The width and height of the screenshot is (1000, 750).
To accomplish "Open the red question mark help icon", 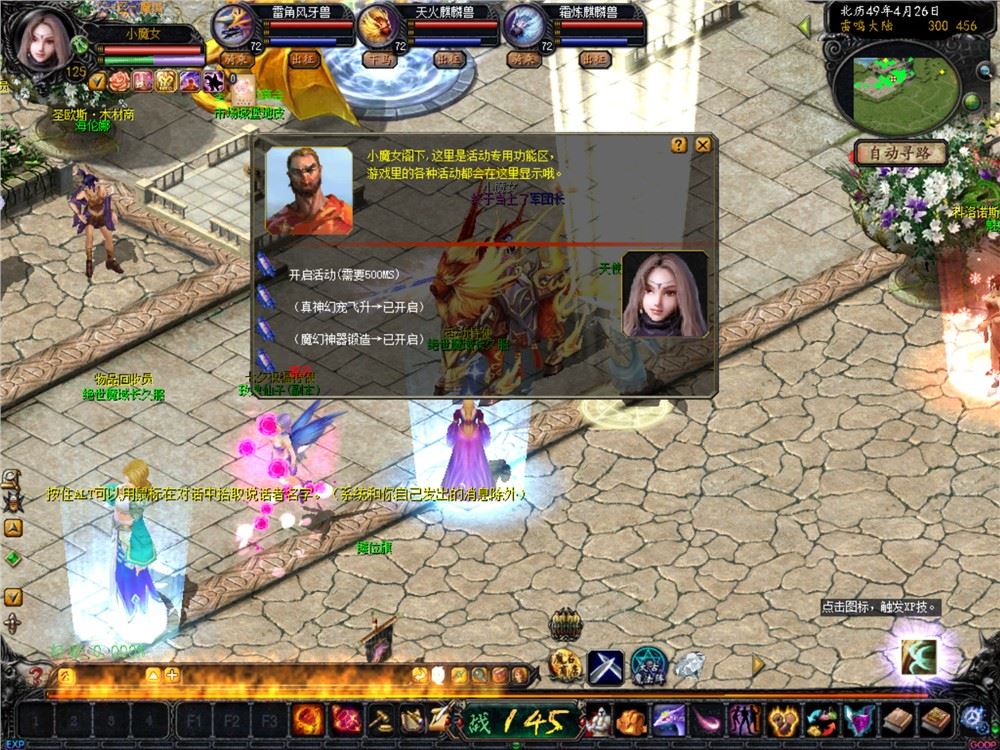I will [x=37, y=675].
